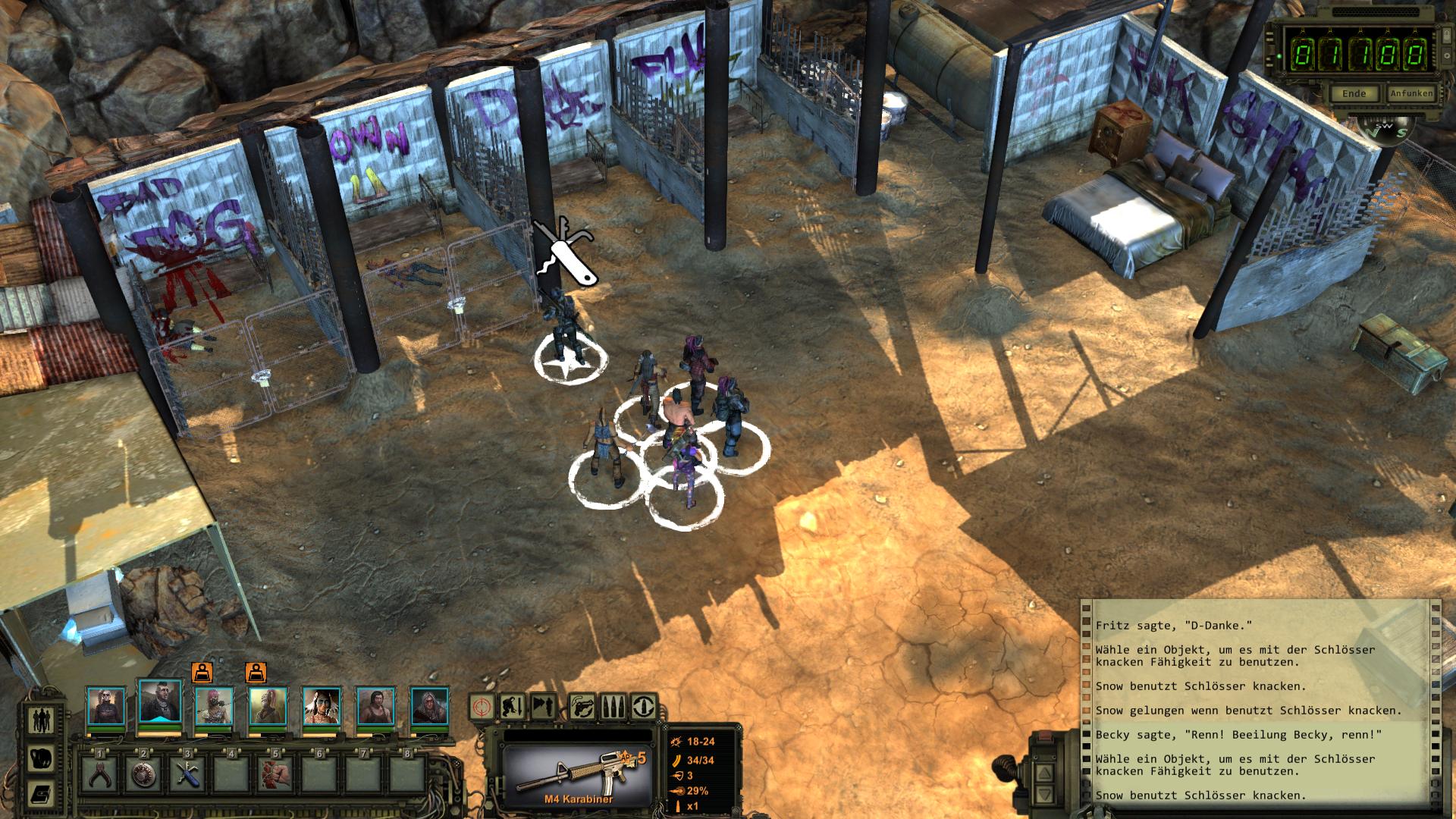Image resolution: width=1456 pixels, height=819 pixels.
Task: Choose the pink-haired gas mask character portrait
Action: [x=213, y=707]
